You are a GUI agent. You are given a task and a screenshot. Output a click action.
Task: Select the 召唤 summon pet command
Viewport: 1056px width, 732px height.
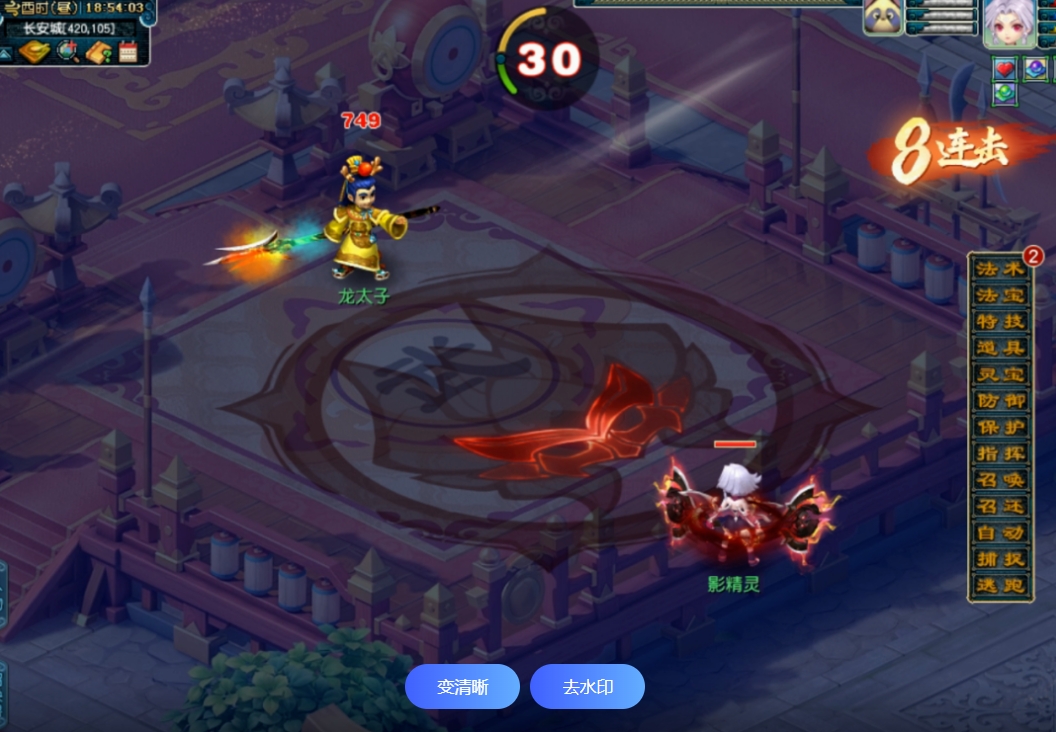coord(1000,480)
